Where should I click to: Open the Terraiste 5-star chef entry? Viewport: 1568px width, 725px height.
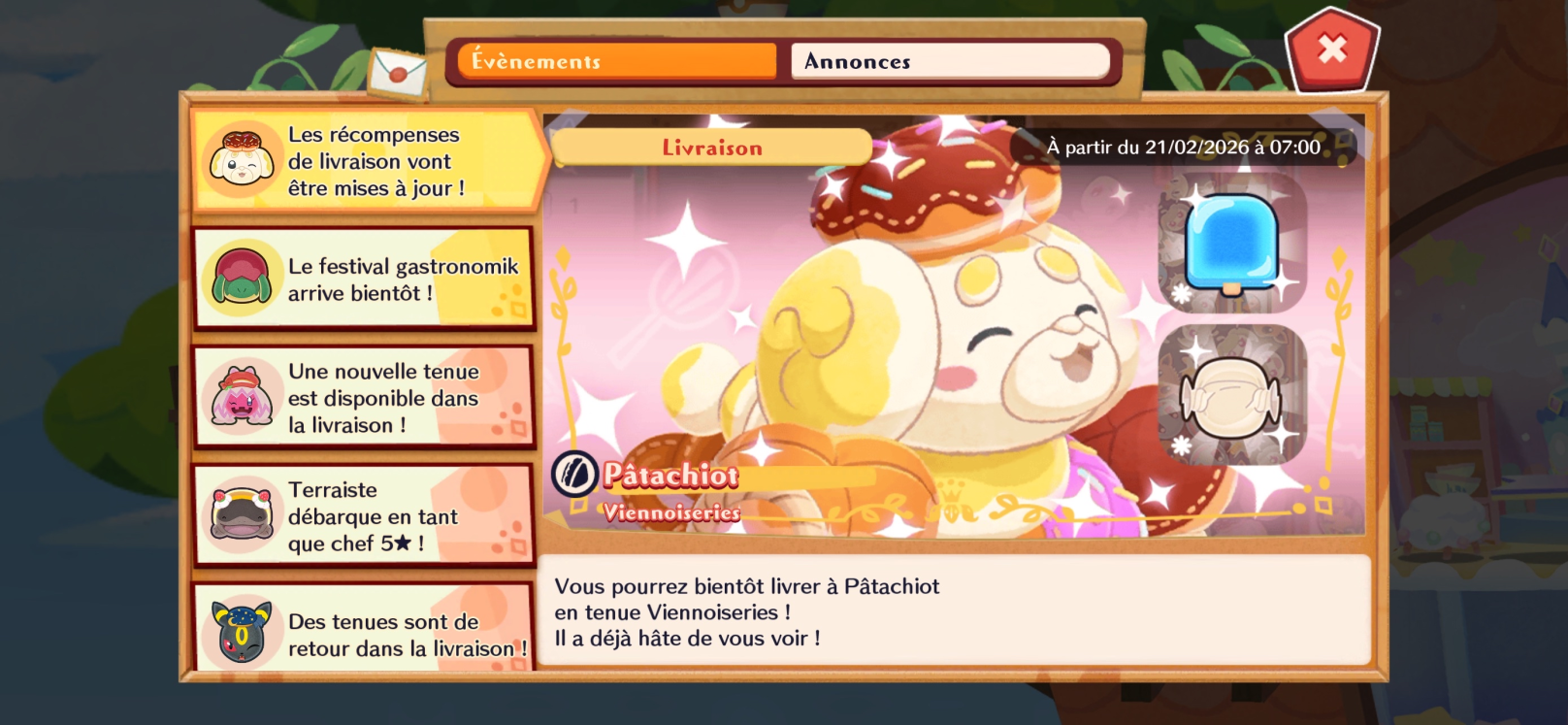pyautogui.click(x=364, y=516)
